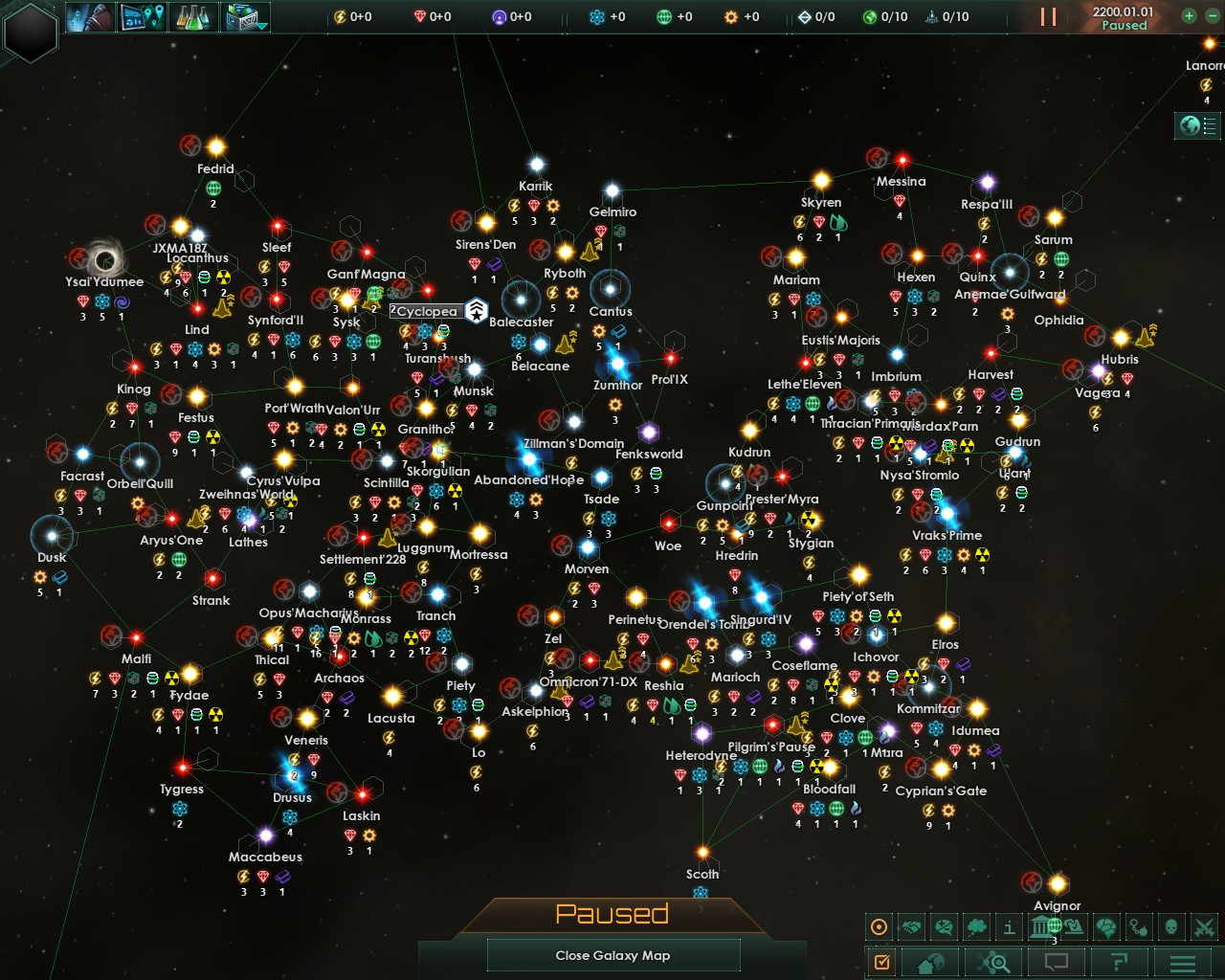1225x980 pixels.
Task: Open the message log speech bubble
Action: coord(1055,960)
